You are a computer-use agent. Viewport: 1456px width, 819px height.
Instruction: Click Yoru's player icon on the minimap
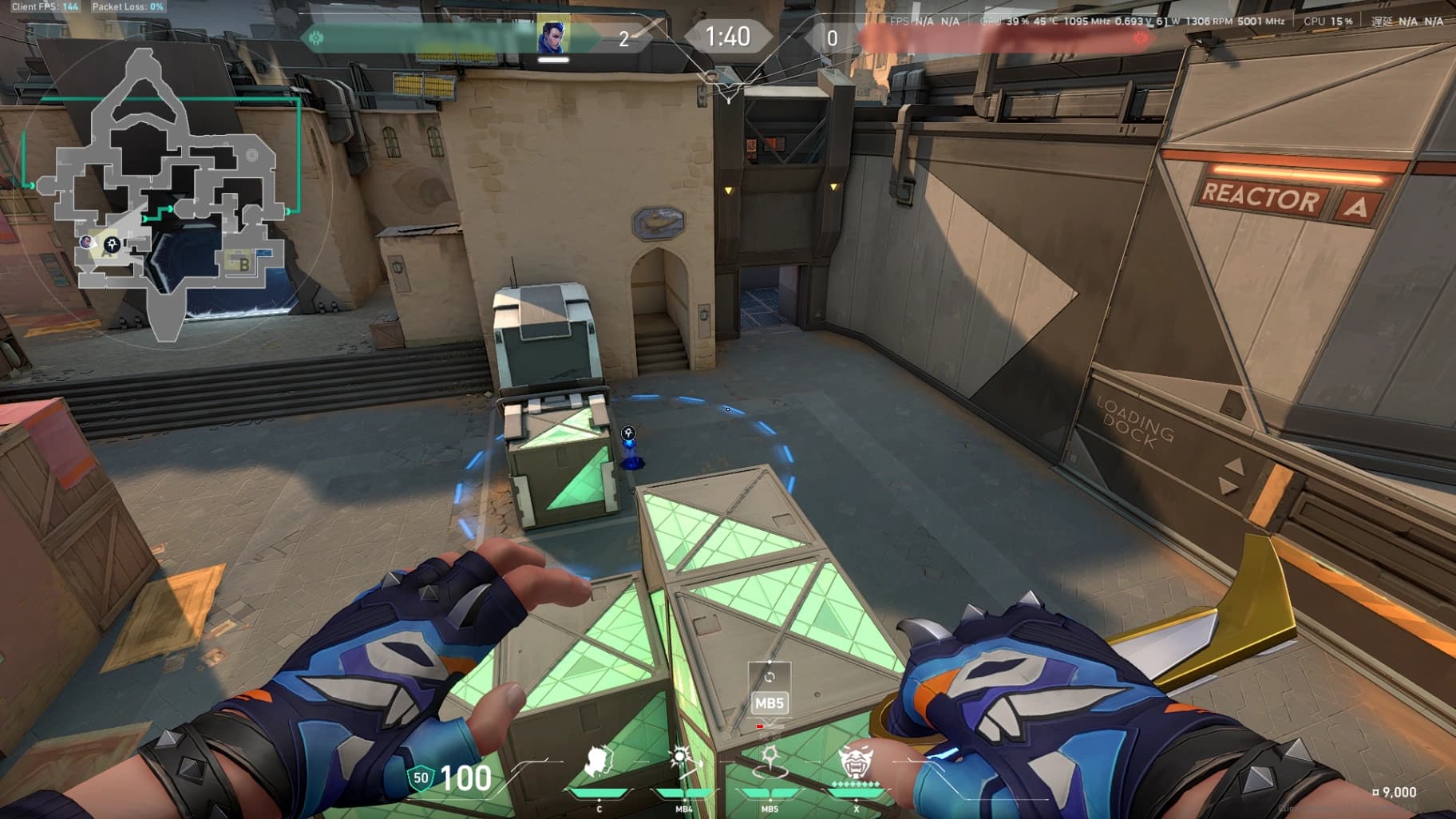(87, 241)
